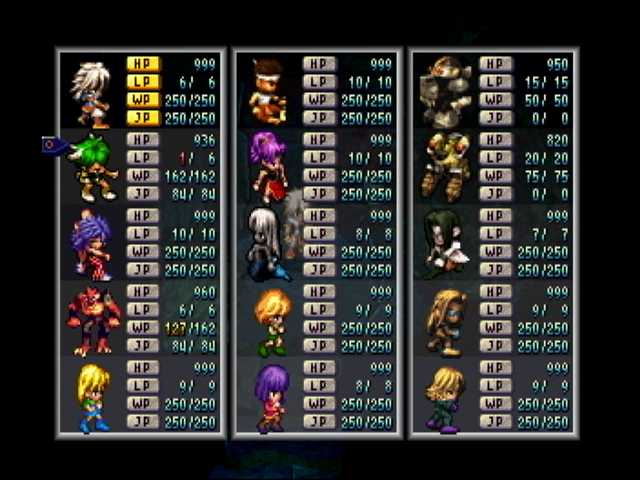
Task: Choose the tan robot with 950 HP
Action: [444, 88]
